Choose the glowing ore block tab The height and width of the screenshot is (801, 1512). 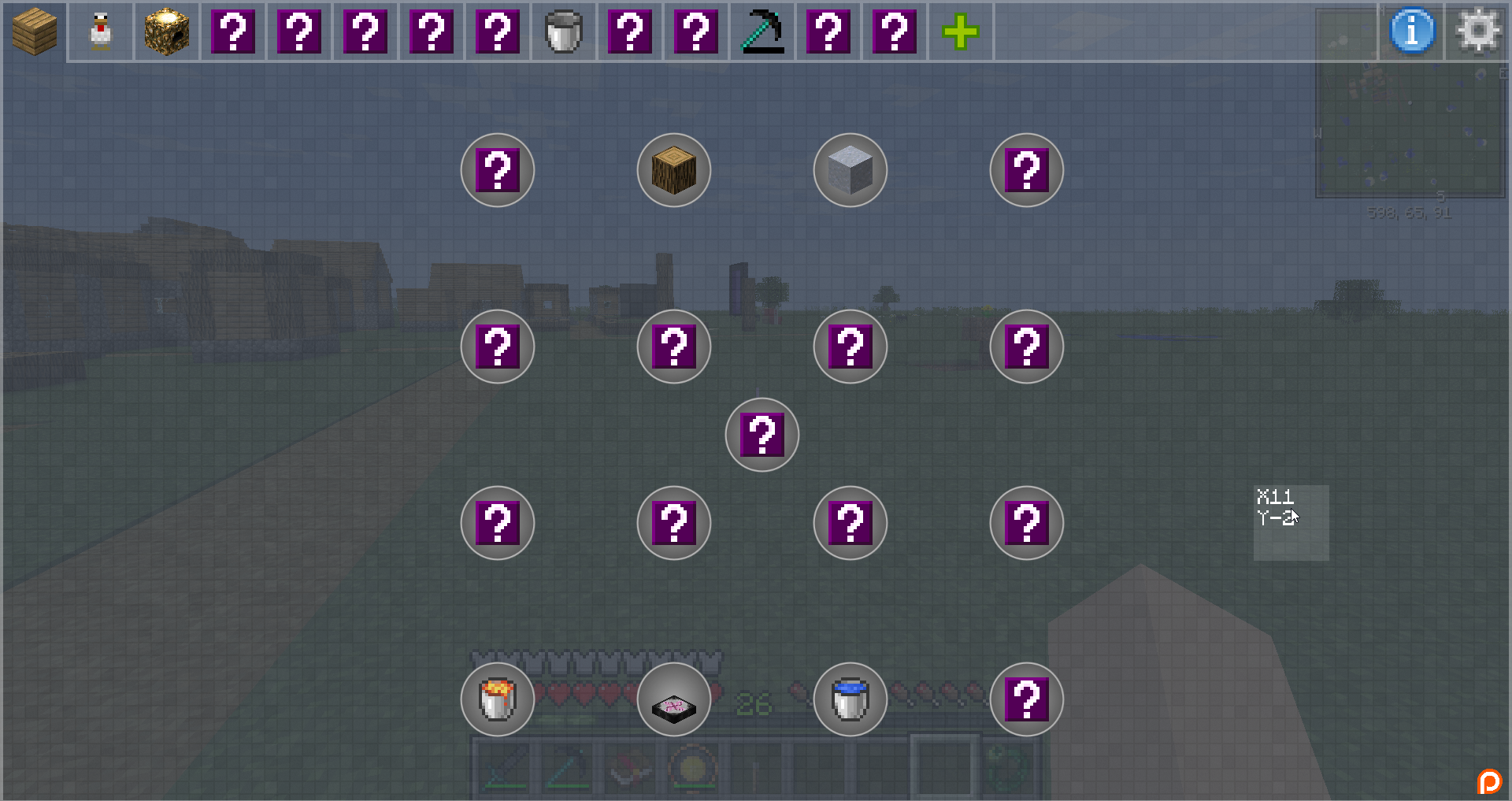[x=167, y=32]
